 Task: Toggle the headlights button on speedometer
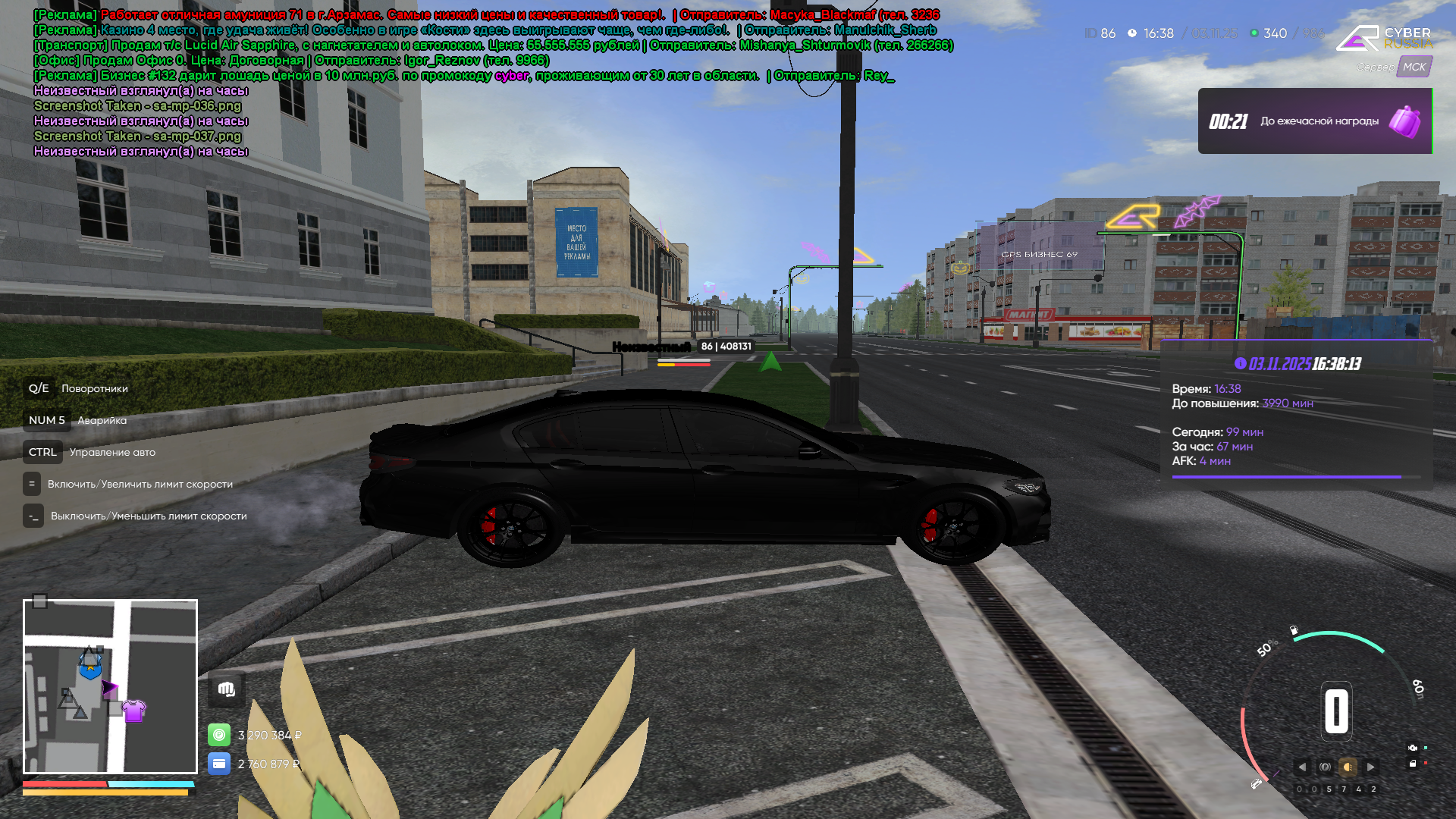[1348, 767]
